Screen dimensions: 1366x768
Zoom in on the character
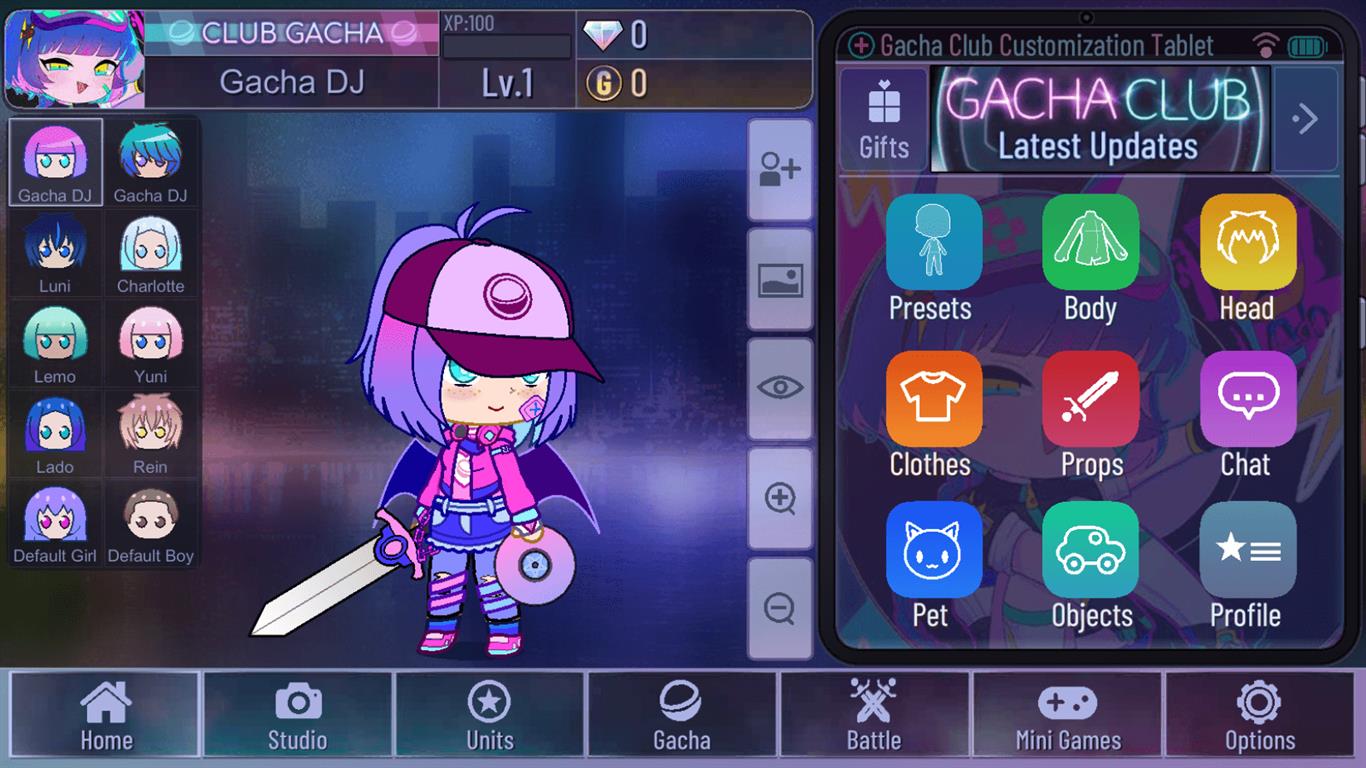pos(780,496)
